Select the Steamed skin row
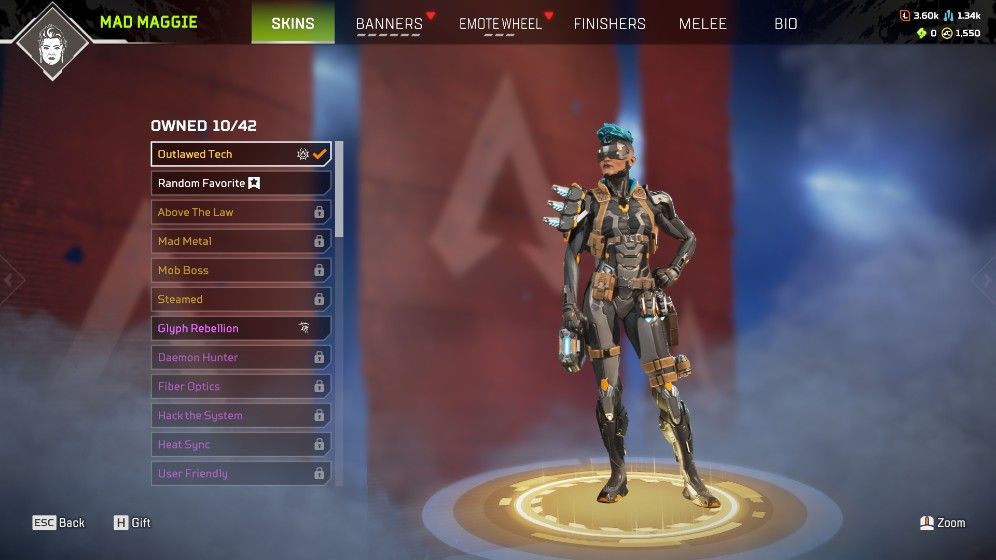Viewport: 996px width, 560px height. point(241,299)
